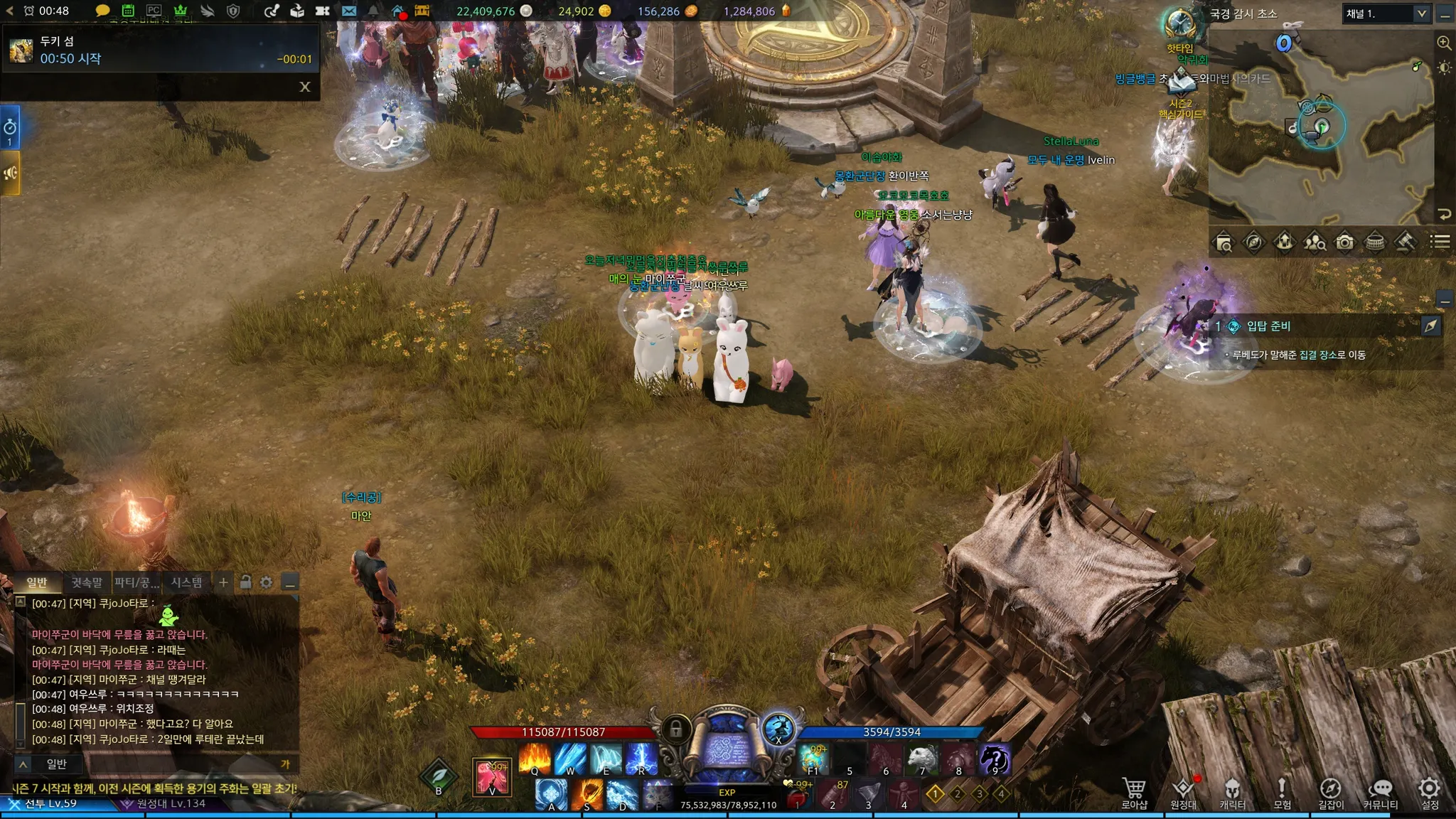Screen dimensions: 1456x819
Task: Switch to the 귓속말 chat tab
Action: [x=87, y=583]
